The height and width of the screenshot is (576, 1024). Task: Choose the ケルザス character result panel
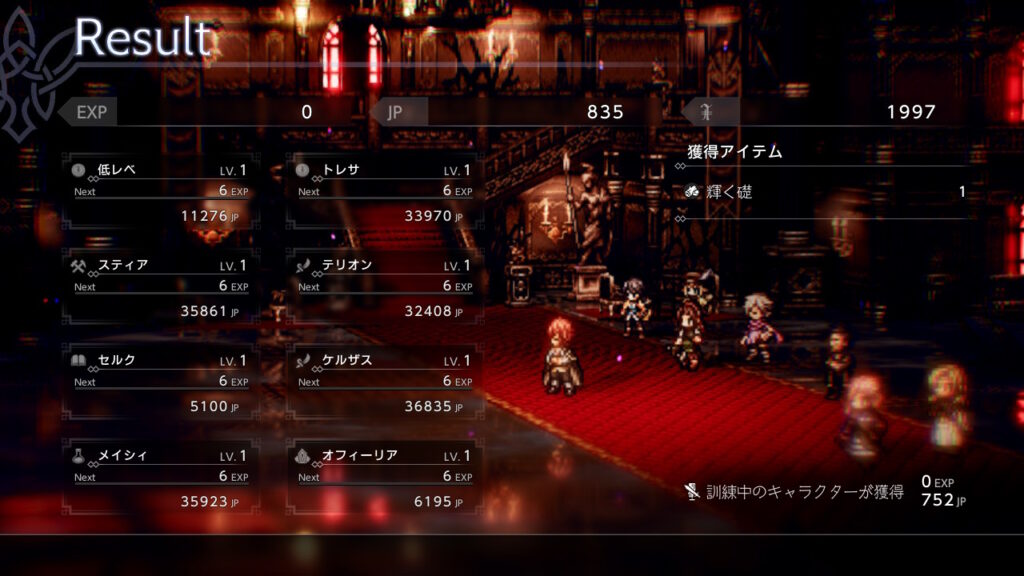click(x=384, y=382)
